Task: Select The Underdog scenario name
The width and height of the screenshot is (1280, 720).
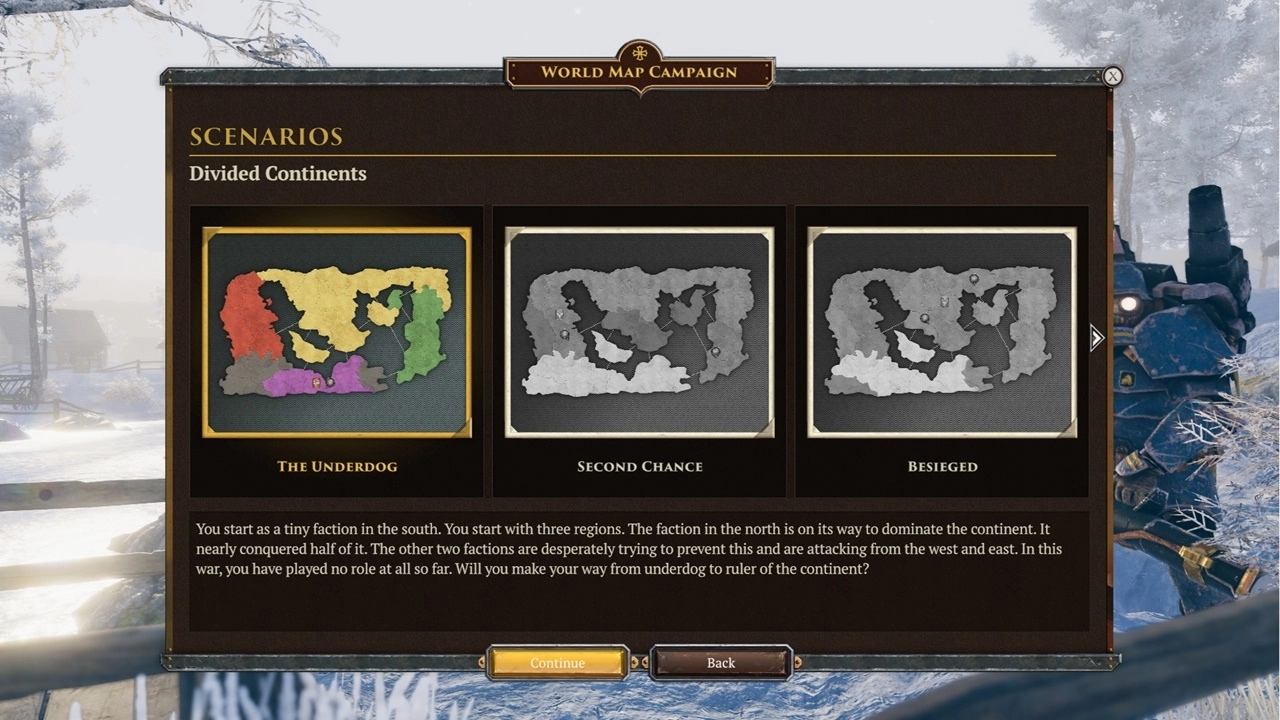Action: (x=336, y=466)
